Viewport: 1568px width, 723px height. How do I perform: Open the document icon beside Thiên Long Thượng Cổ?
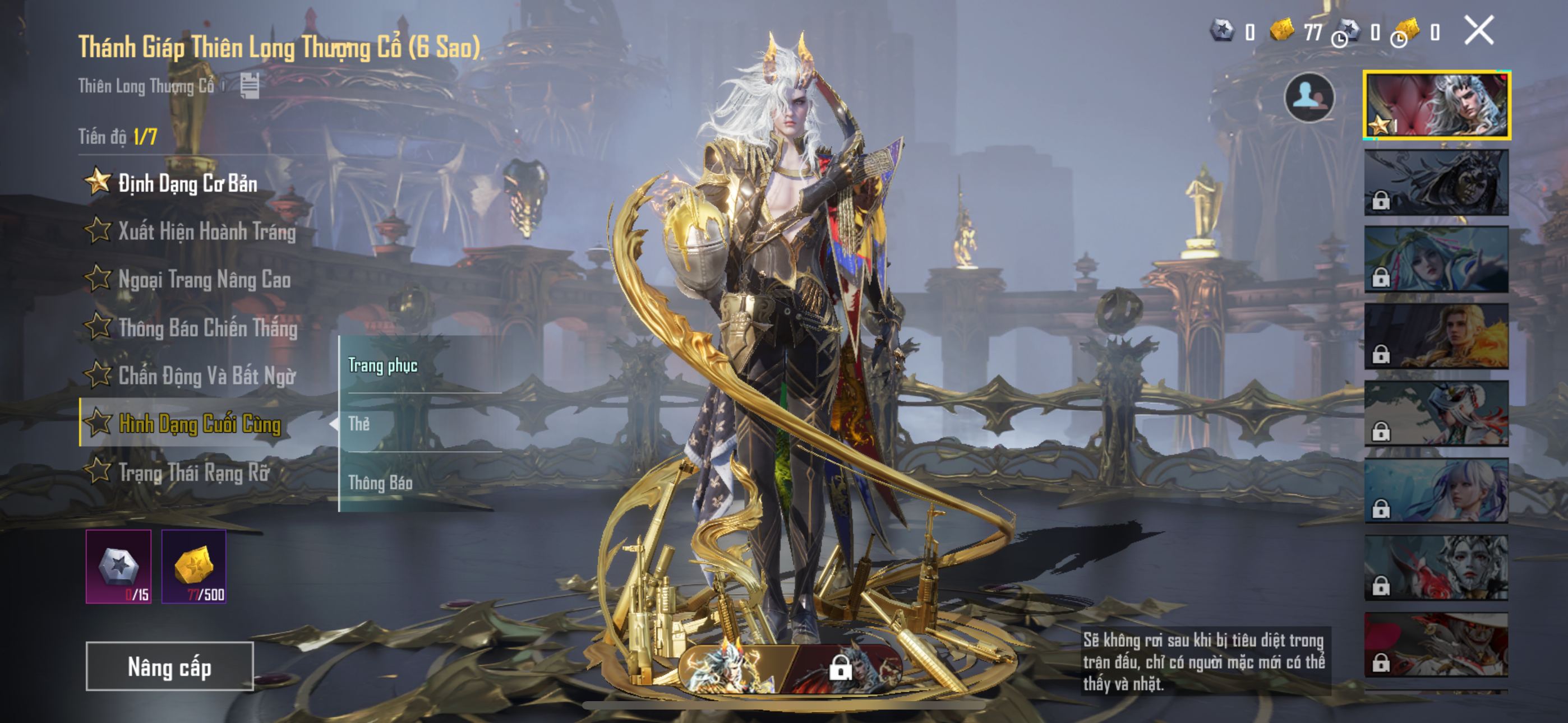250,86
